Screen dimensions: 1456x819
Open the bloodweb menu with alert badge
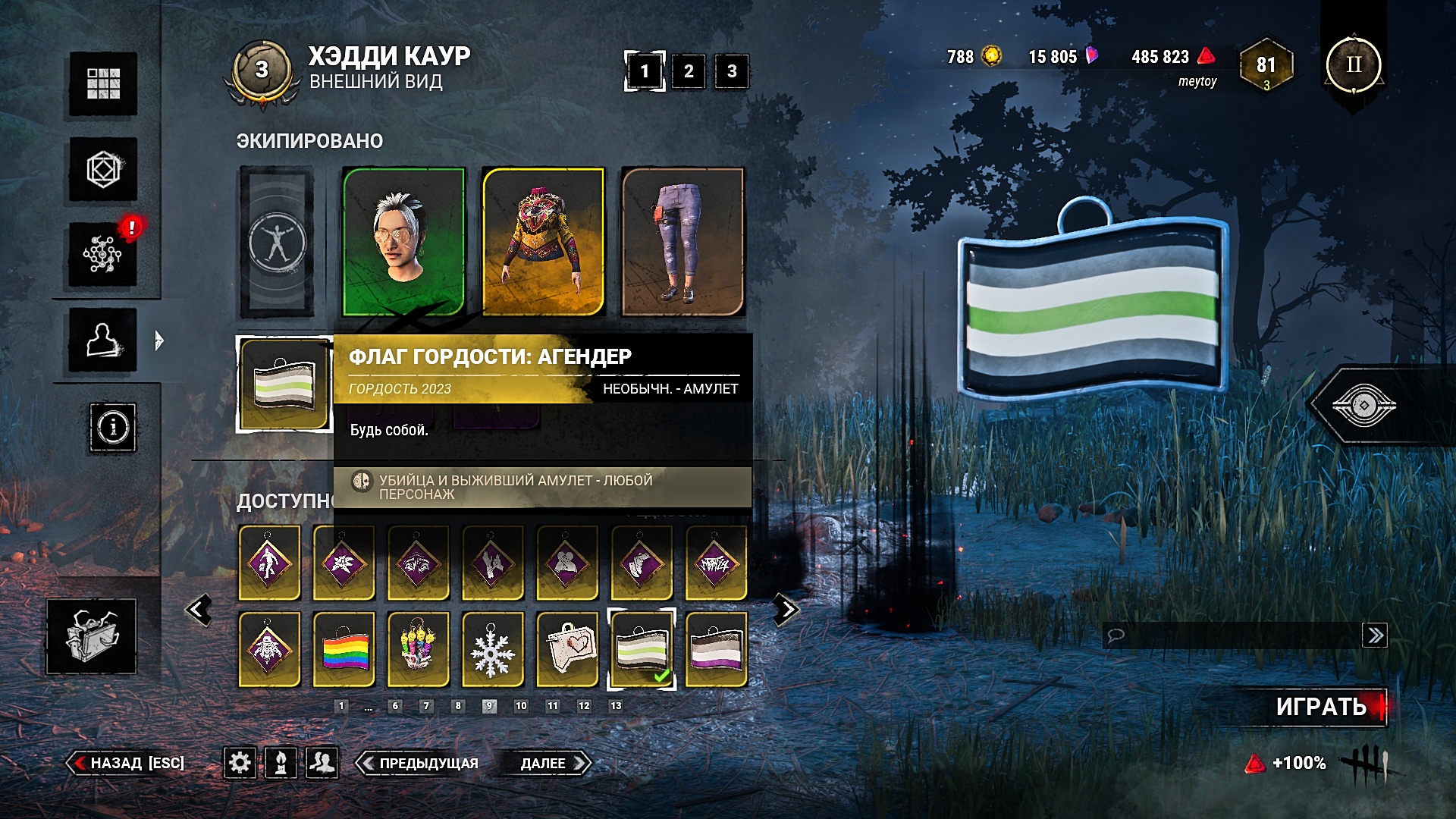pyautogui.click(x=103, y=254)
